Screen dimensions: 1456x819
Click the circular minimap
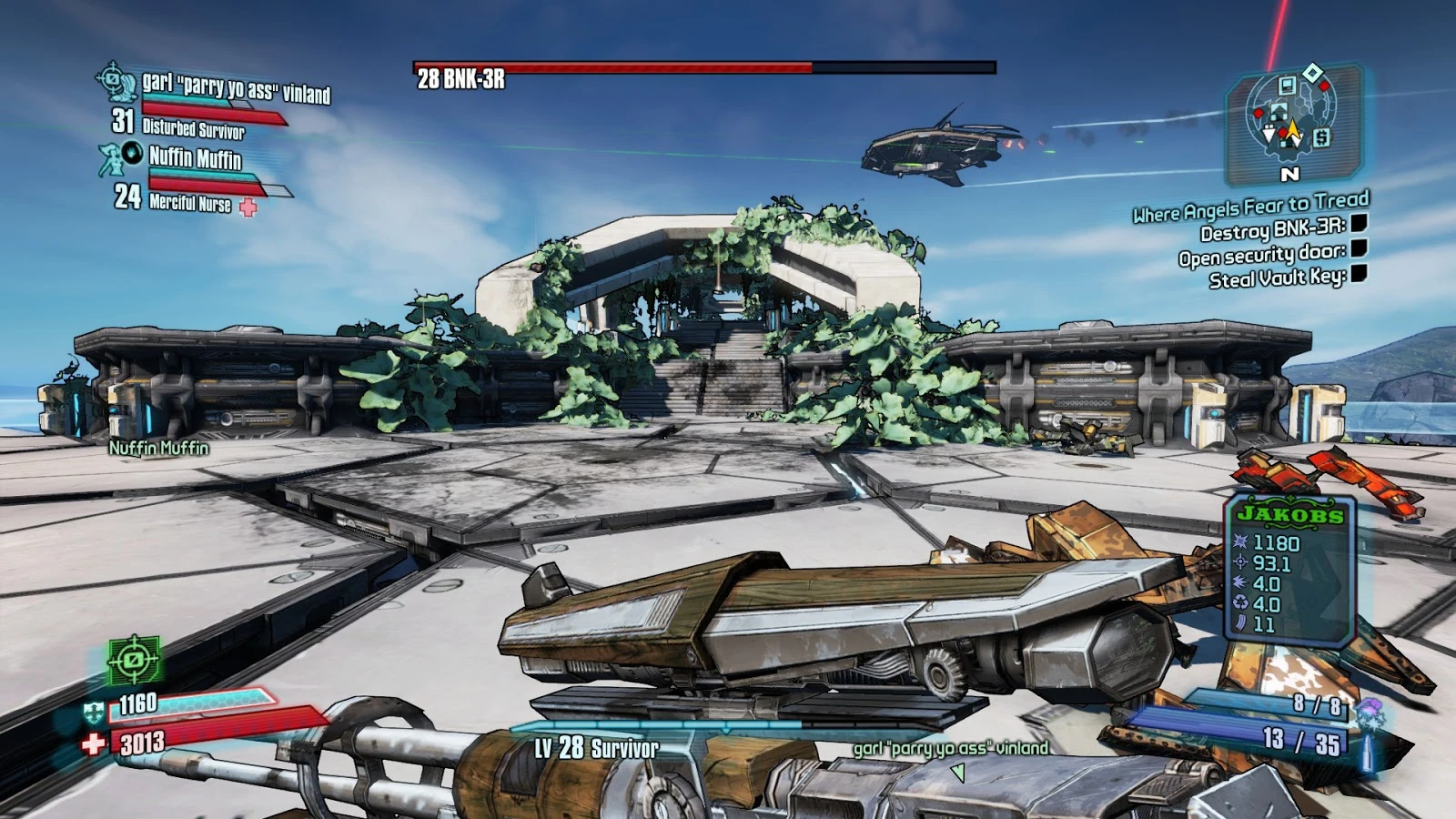pyautogui.click(x=1290, y=117)
